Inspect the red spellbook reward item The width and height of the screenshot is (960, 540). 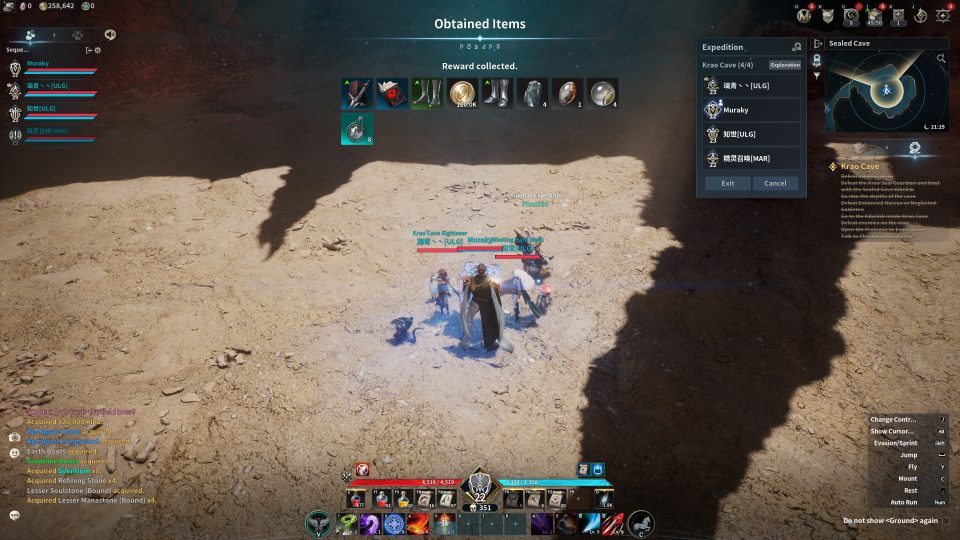[x=392, y=93]
